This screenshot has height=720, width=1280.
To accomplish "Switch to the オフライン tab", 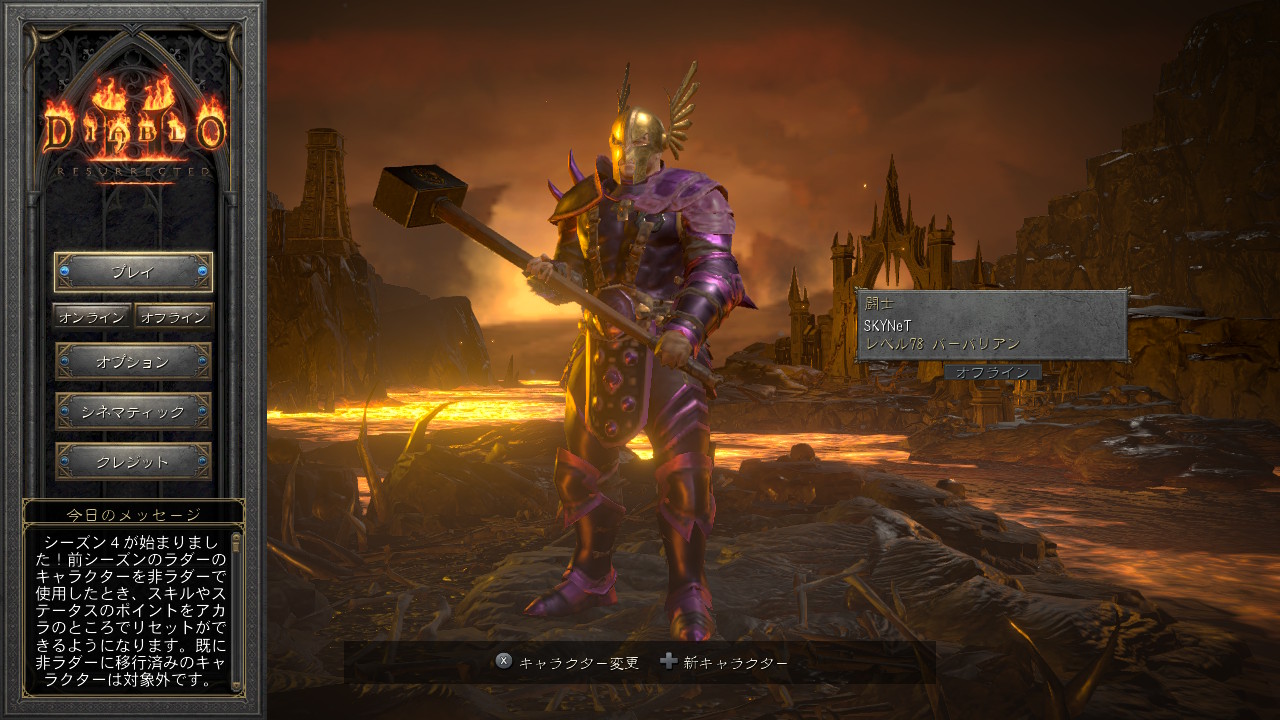I will click(174, 317).
